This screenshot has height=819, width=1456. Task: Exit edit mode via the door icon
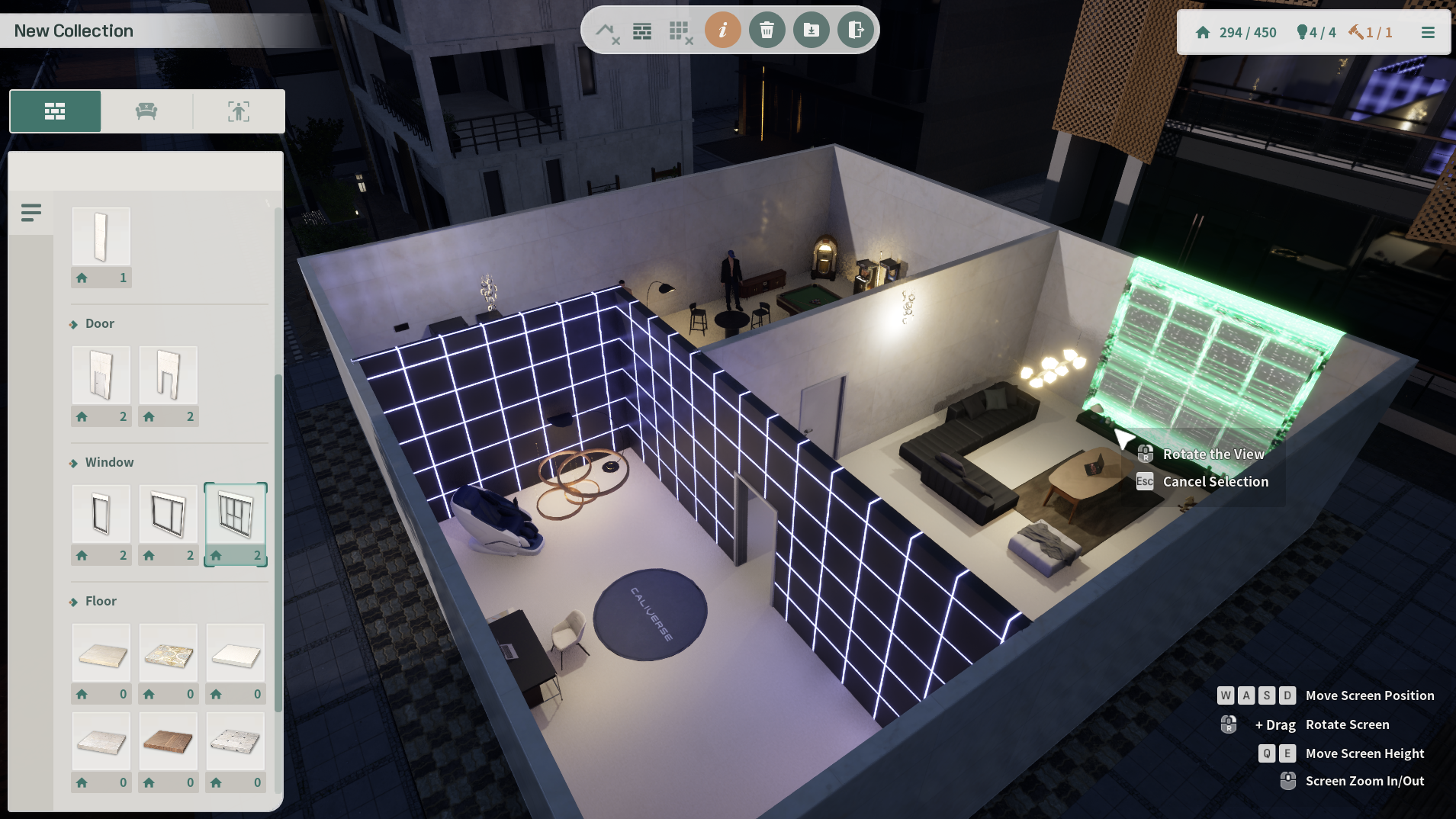855,31
